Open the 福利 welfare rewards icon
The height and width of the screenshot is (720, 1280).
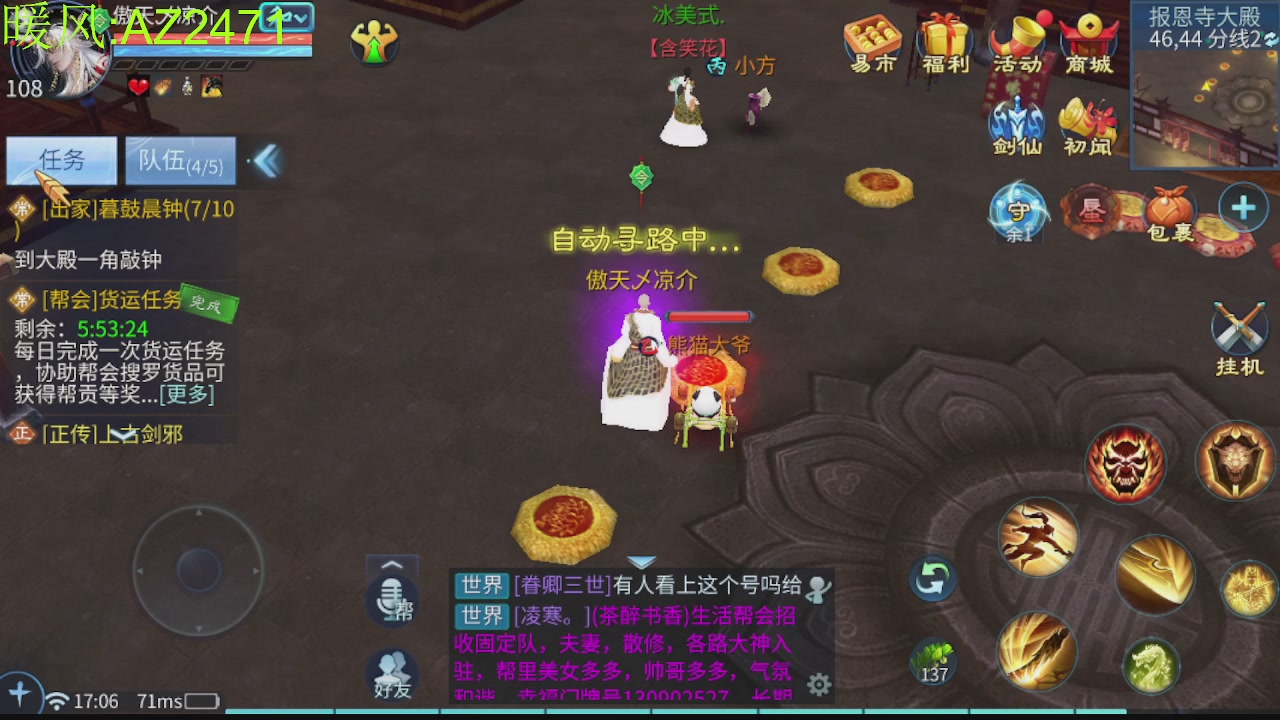[x=944, y=35]
